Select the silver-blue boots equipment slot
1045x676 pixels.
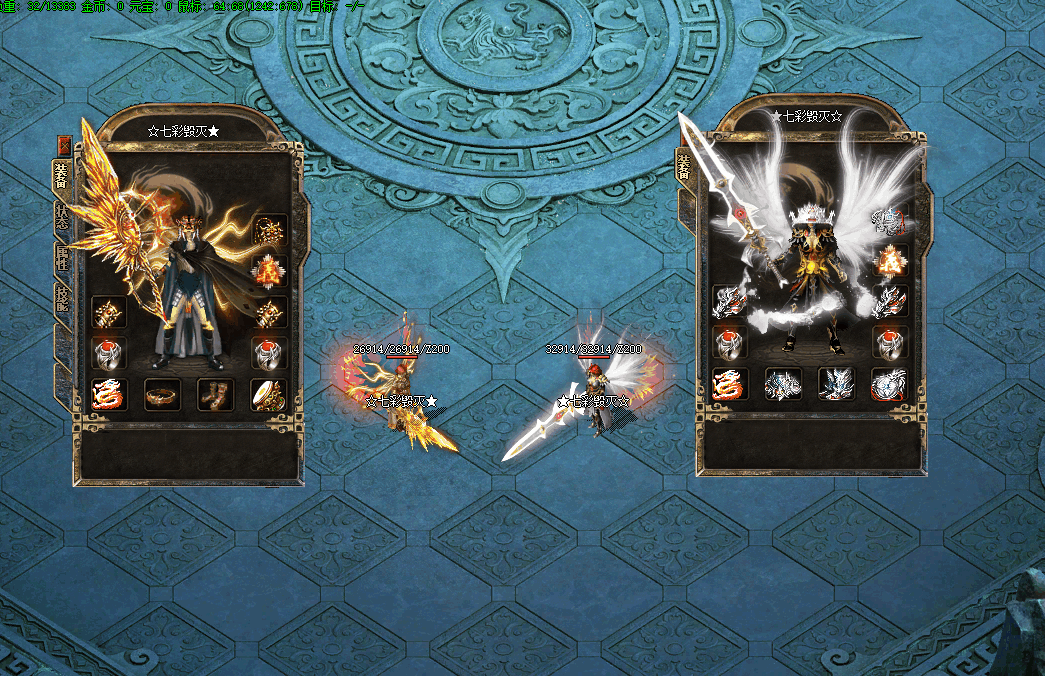click(x=836, y=384)
